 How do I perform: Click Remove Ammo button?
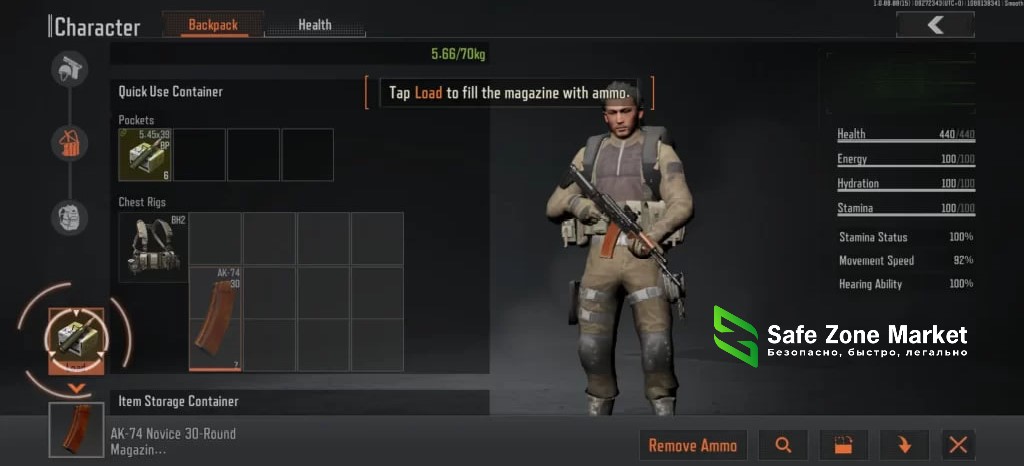(x=692, y=446)
